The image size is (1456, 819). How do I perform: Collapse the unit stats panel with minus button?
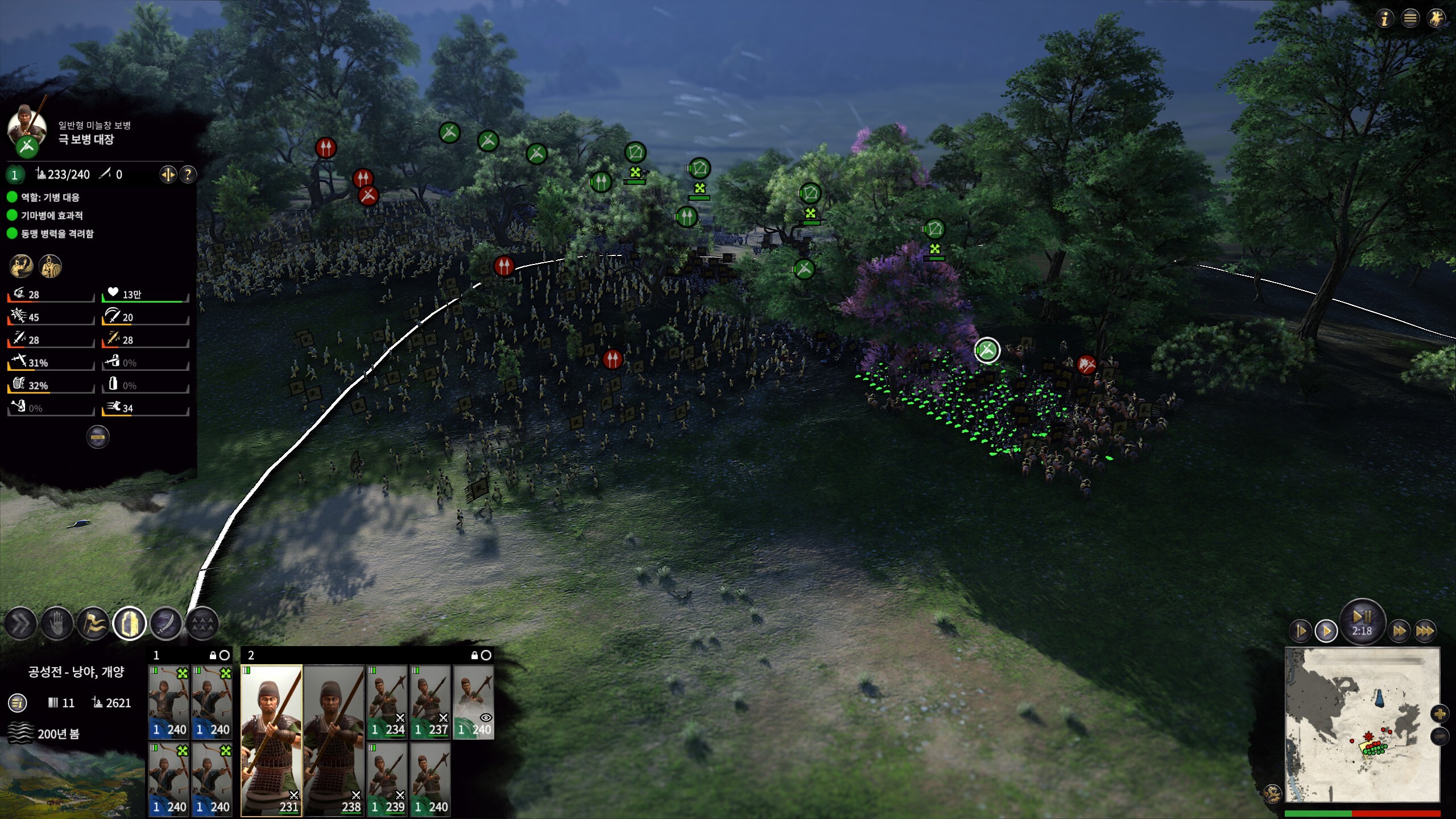click(x=98, y=437)
